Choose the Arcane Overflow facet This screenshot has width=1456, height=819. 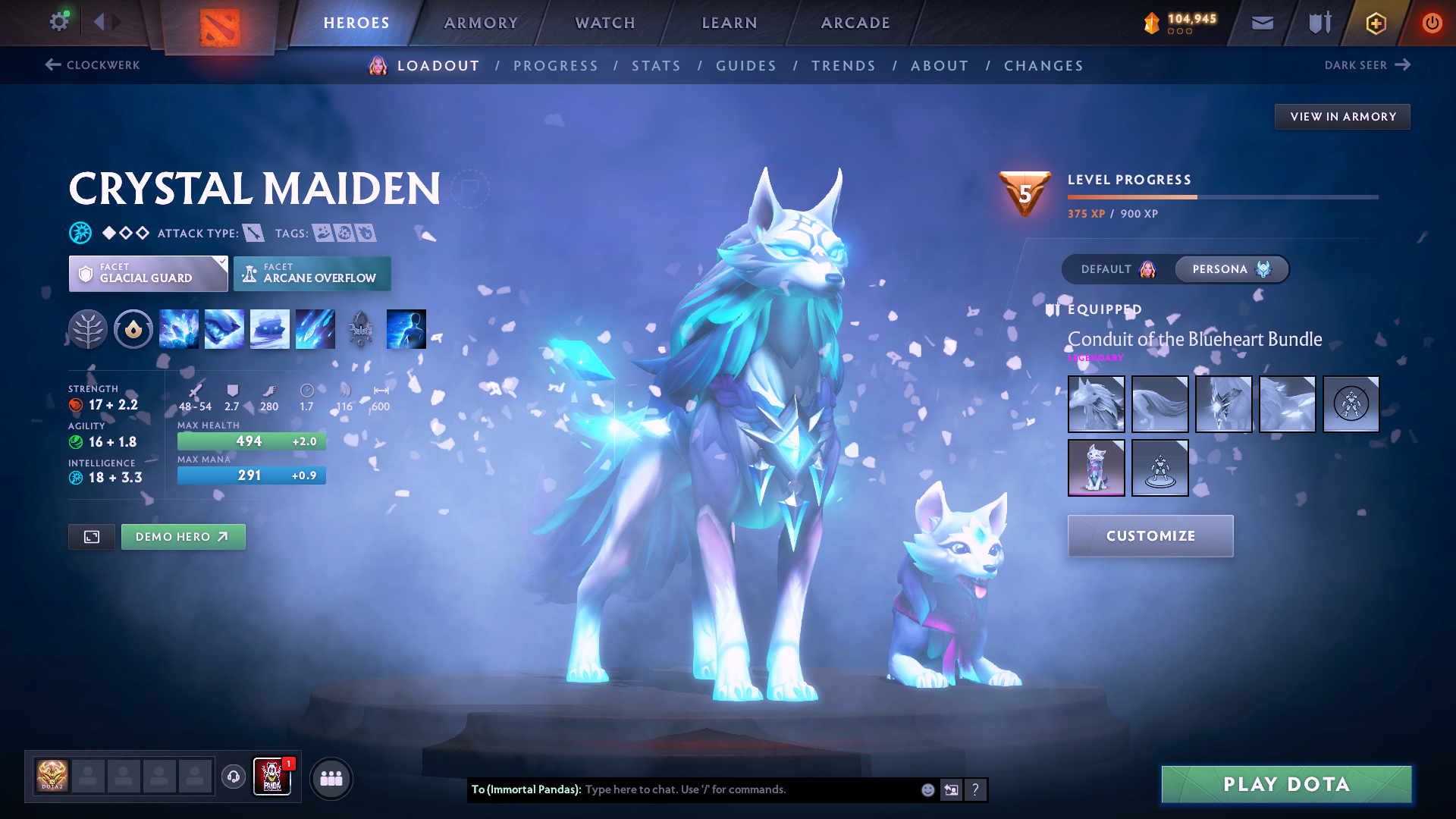312,274
